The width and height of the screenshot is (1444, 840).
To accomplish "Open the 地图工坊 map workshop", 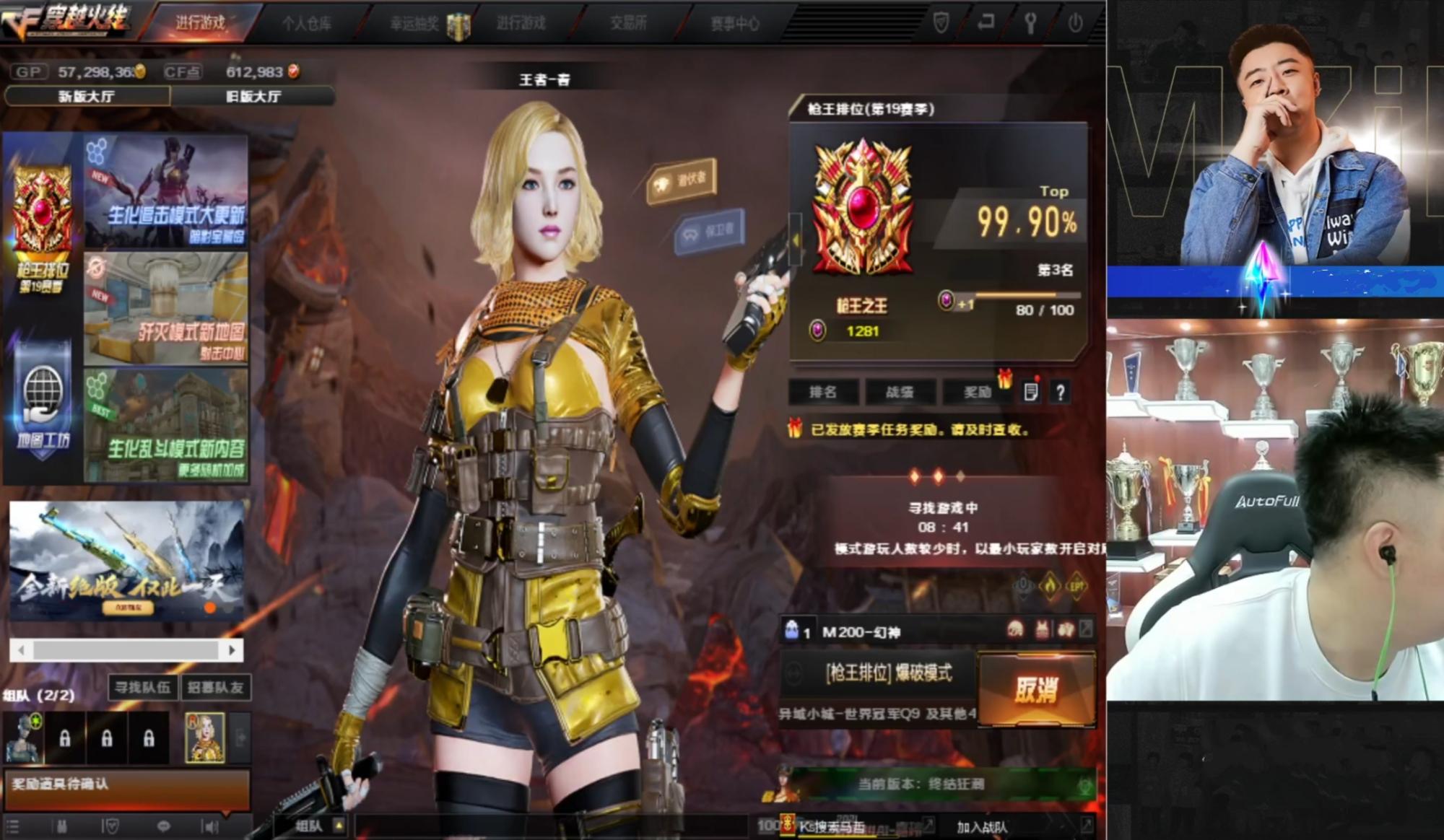I will click(43, 404).
